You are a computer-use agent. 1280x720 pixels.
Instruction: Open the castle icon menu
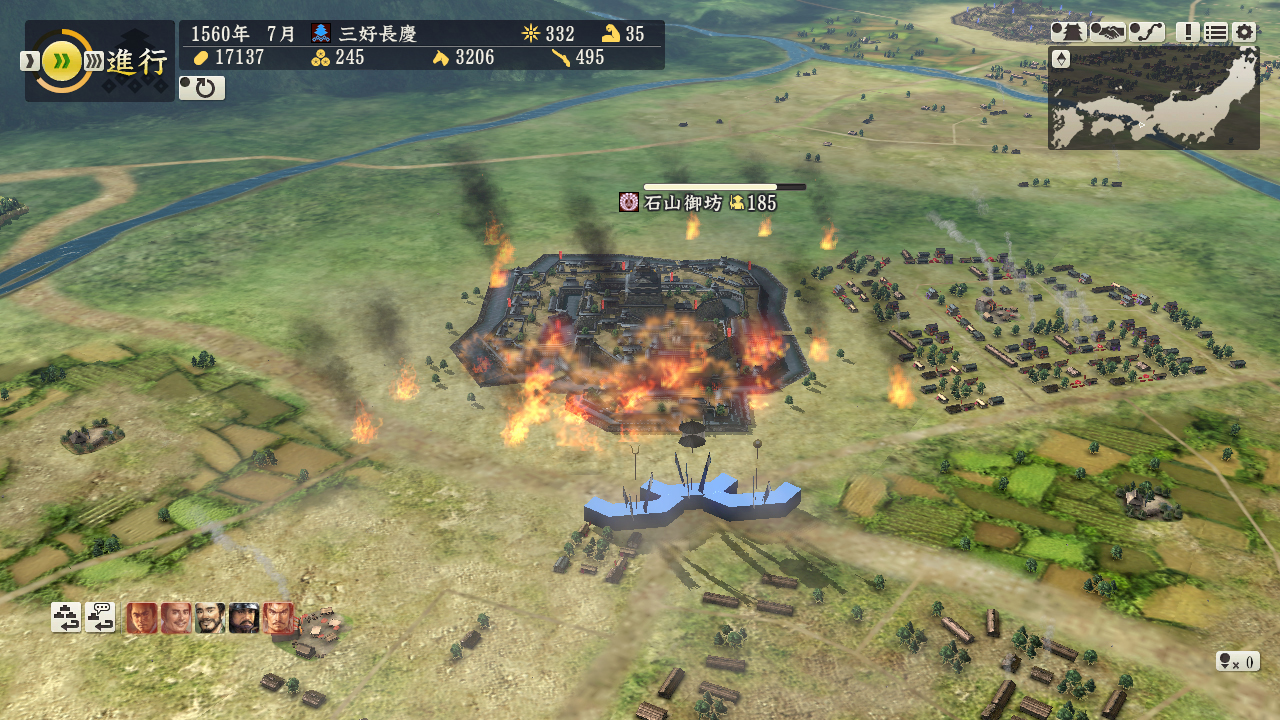click(1068, 32)
